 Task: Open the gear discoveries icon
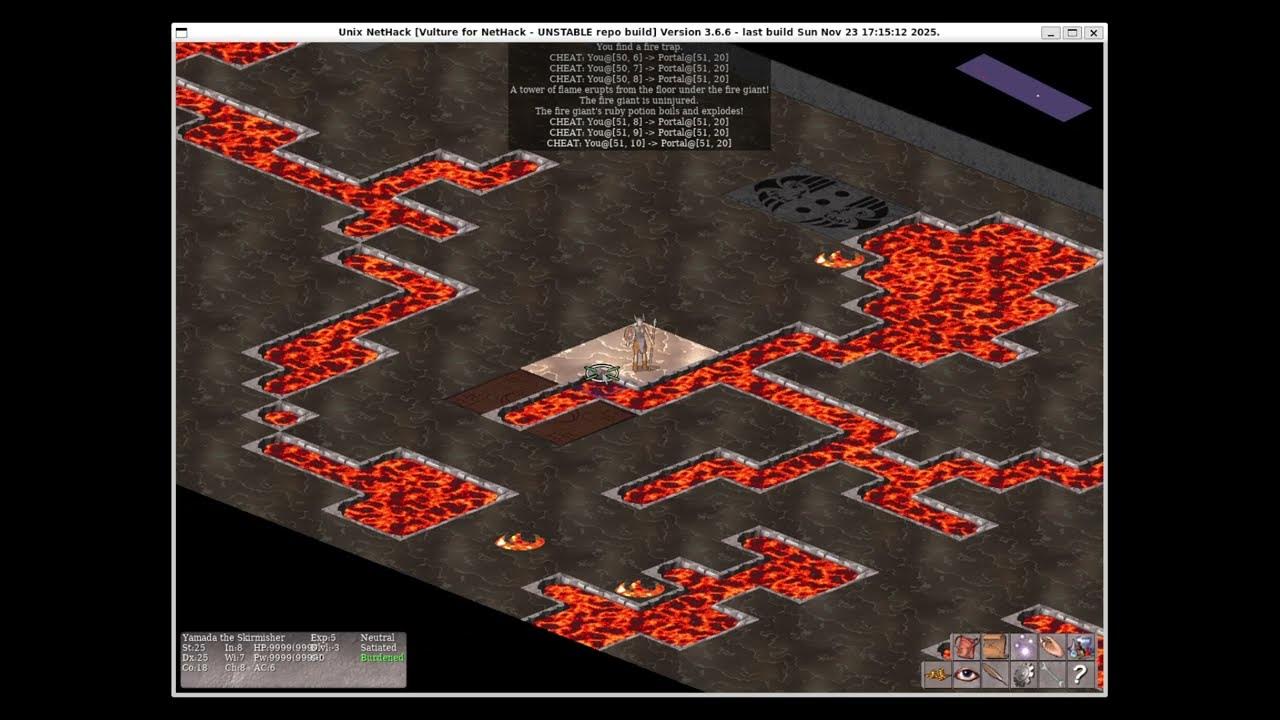1023,675
